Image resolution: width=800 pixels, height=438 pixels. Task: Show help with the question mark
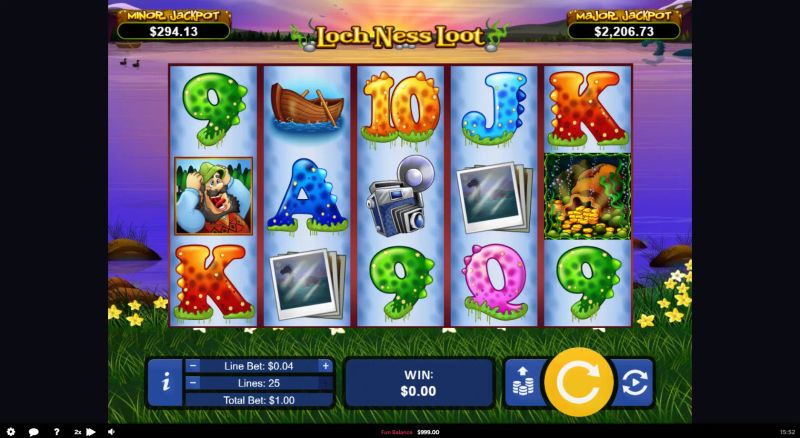(56, 432)
